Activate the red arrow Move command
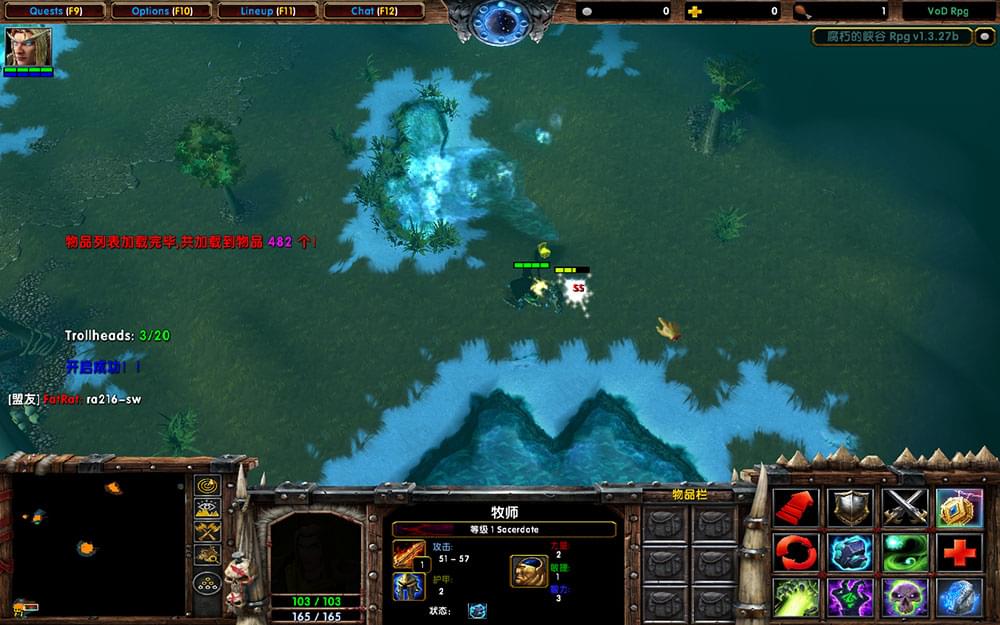This screenshot has width=1000, height=625. (796, 507)
